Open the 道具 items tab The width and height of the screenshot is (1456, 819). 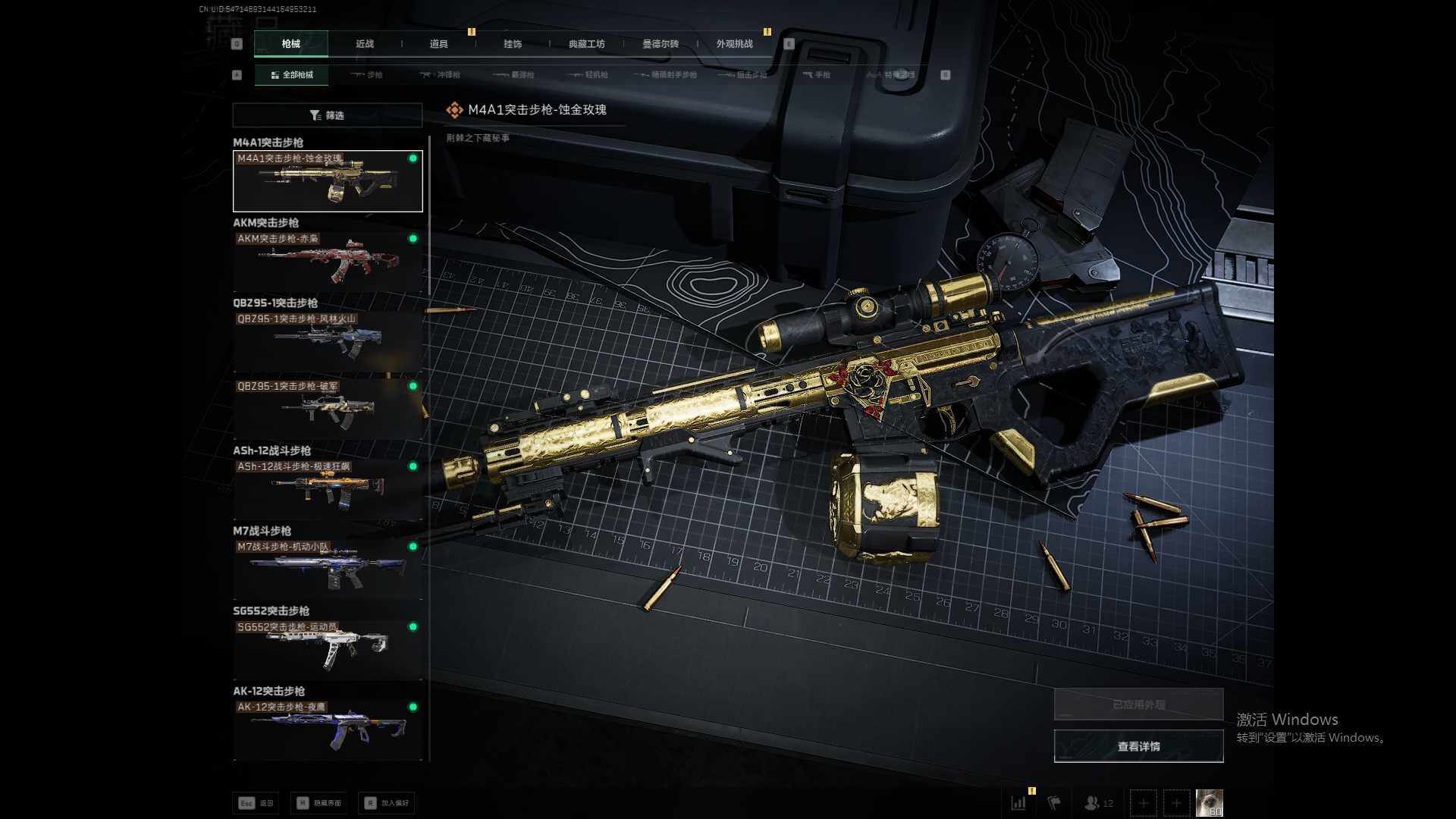(x=438, y=44)
